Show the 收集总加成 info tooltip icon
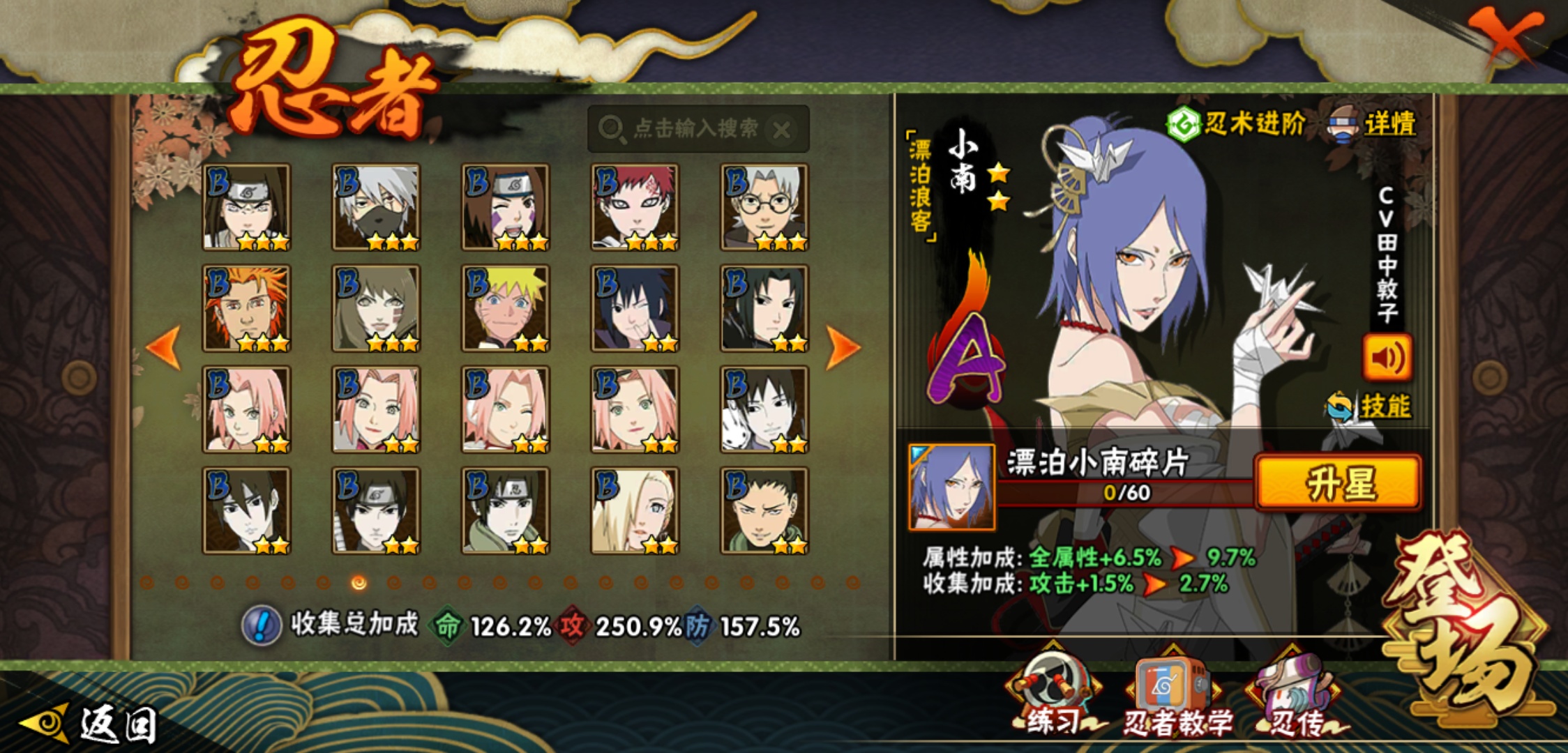The image size is (1568, 753). pos(262,625)
